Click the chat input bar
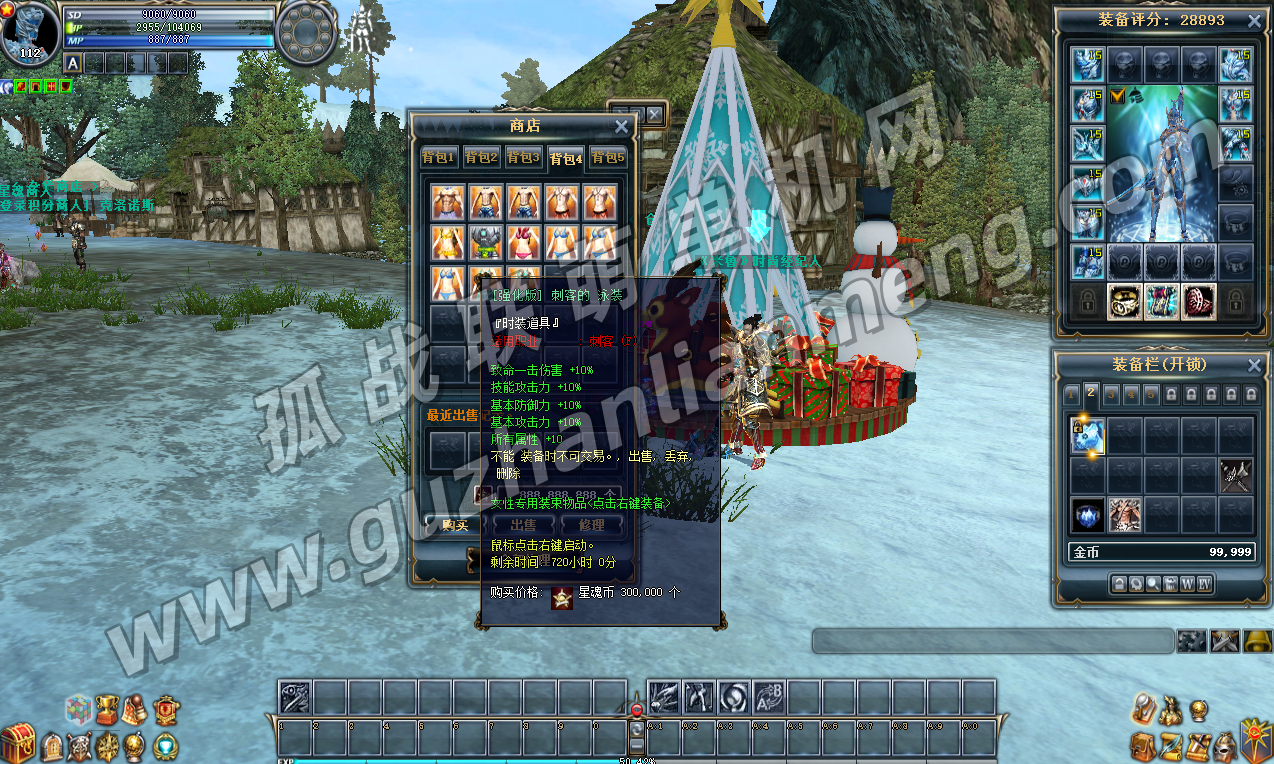Viewport: 1274px width, 764px height. pos(992,641)
